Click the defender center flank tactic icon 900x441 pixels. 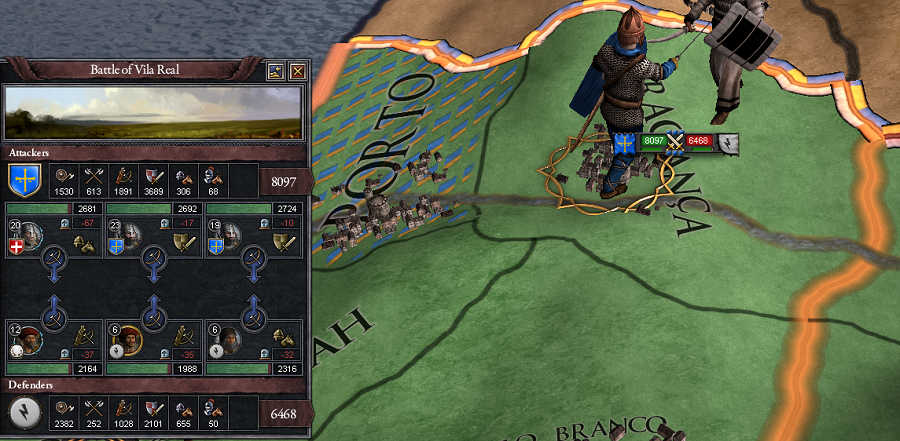click(x=184, y=337)
